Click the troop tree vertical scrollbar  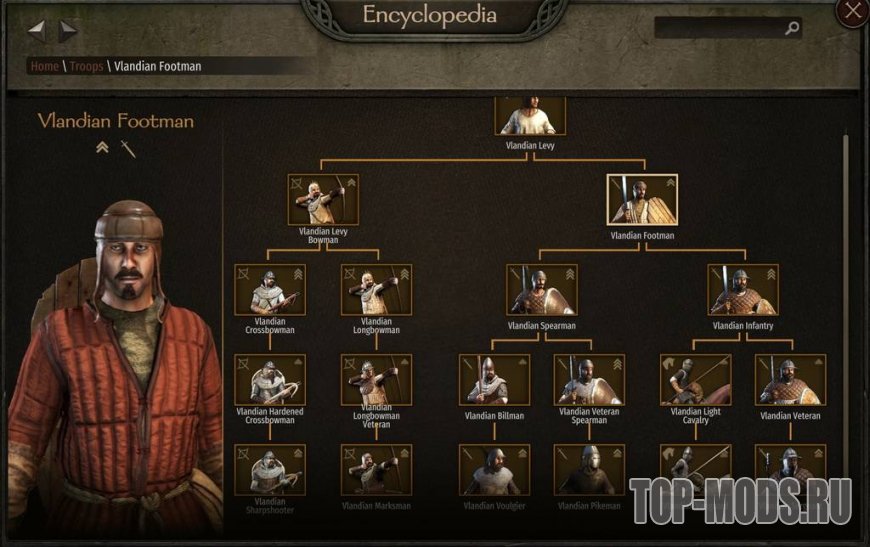[846, 300]
